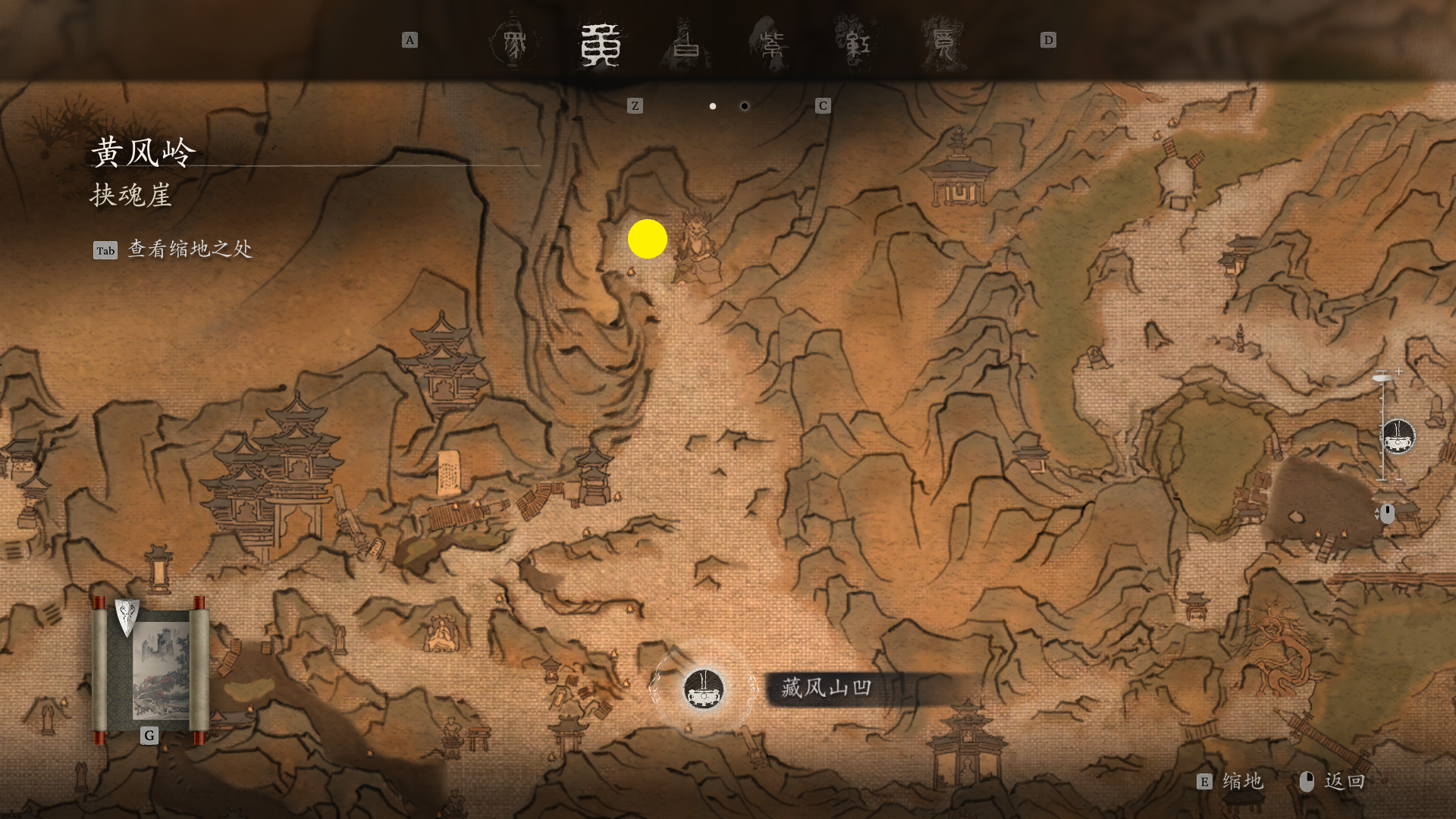The width and height of the screenshot is (1456, 819).
Task: Select the highlighted 黄 chapter tab
Action: coord(601,45)
